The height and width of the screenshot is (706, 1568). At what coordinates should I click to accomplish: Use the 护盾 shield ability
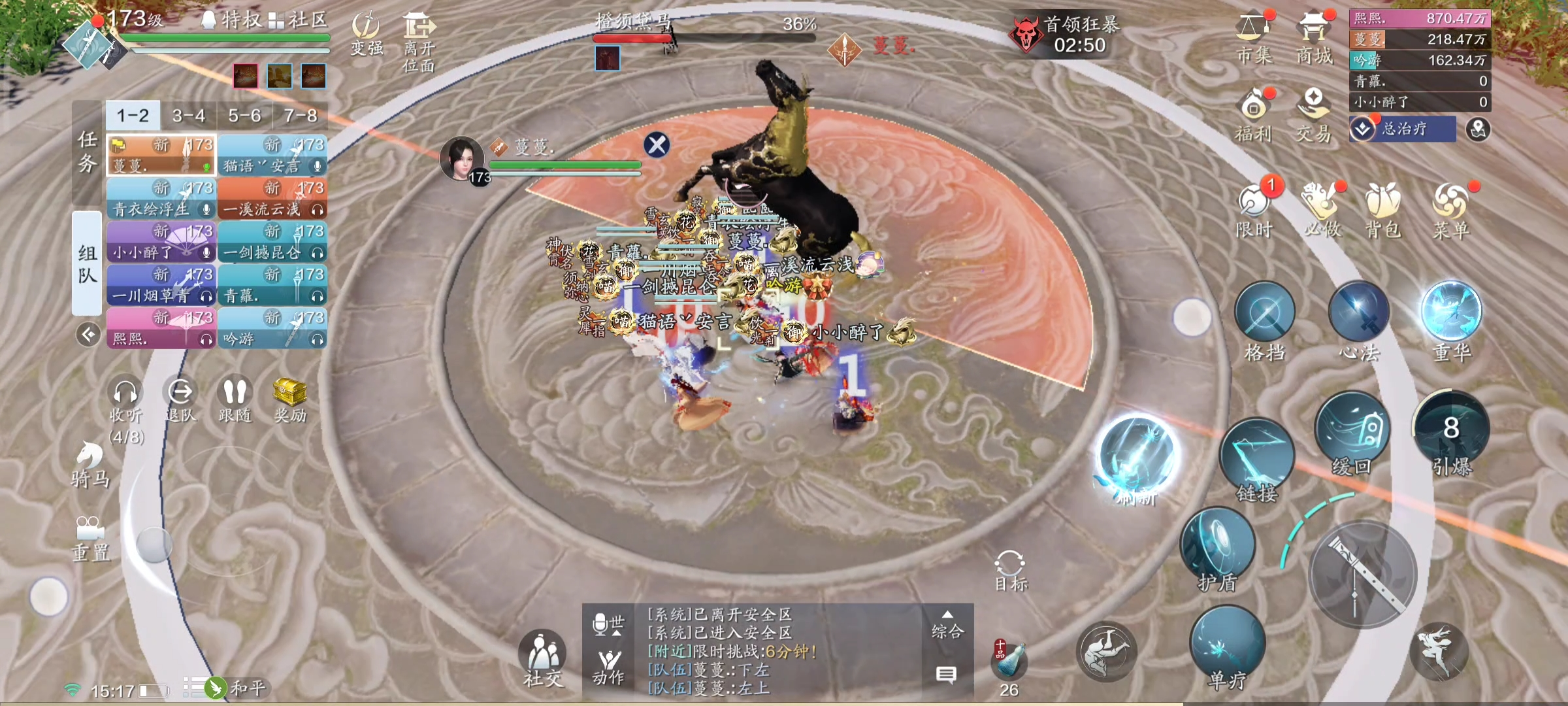pyautogui.click(x=1218, y=546)
